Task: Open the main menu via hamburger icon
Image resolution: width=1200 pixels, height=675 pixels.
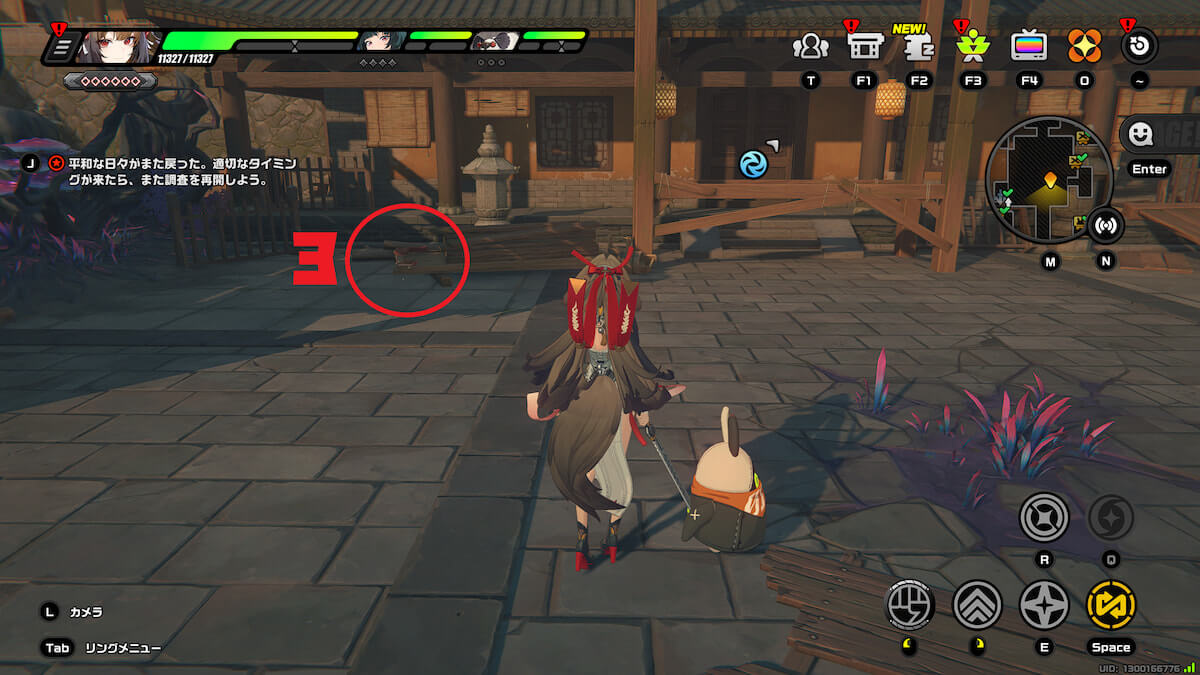Action: [x=61, y=47]
